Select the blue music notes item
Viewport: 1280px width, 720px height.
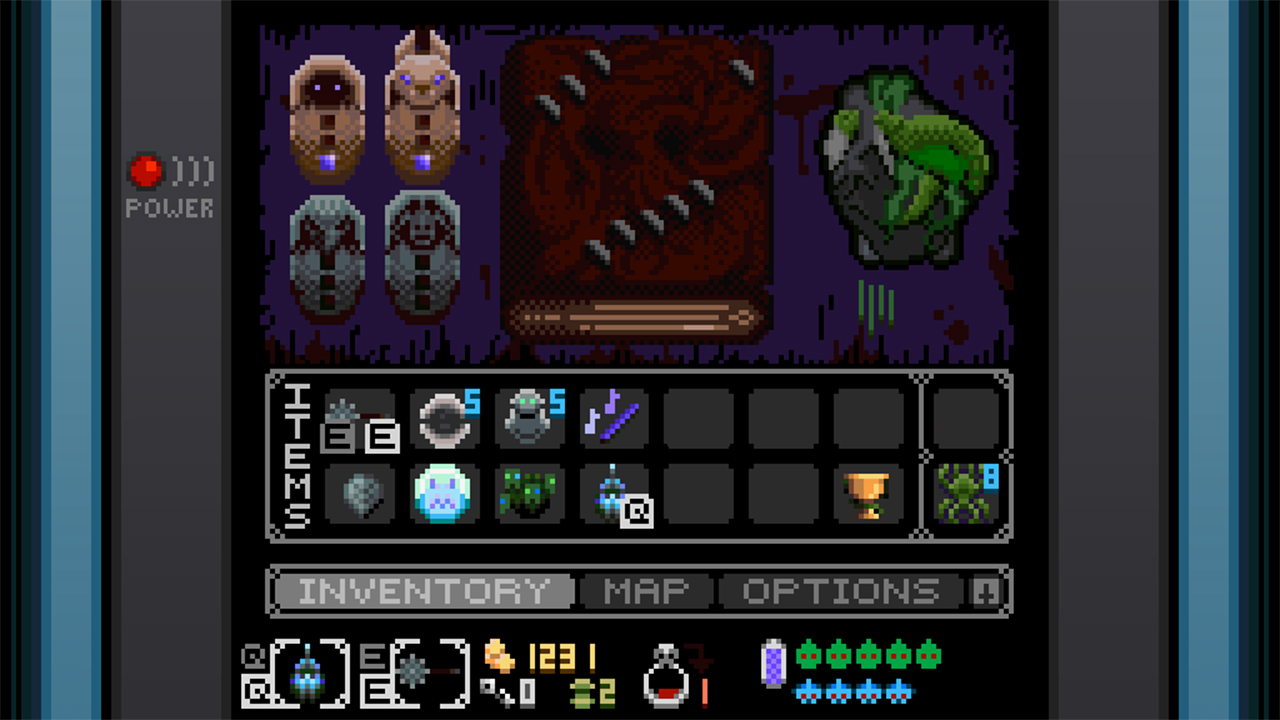pos(614,417)
